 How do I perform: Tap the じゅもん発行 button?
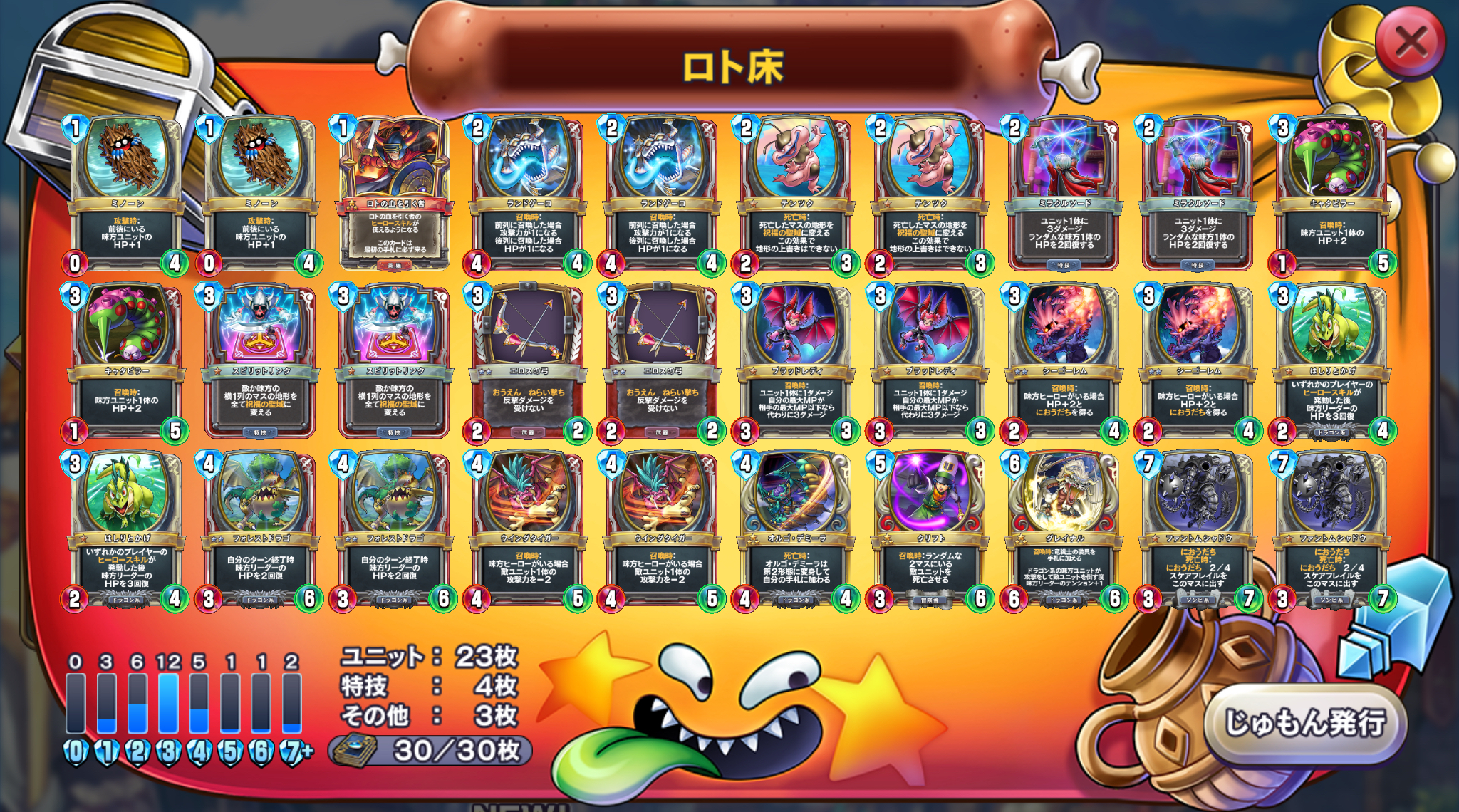1305,723
